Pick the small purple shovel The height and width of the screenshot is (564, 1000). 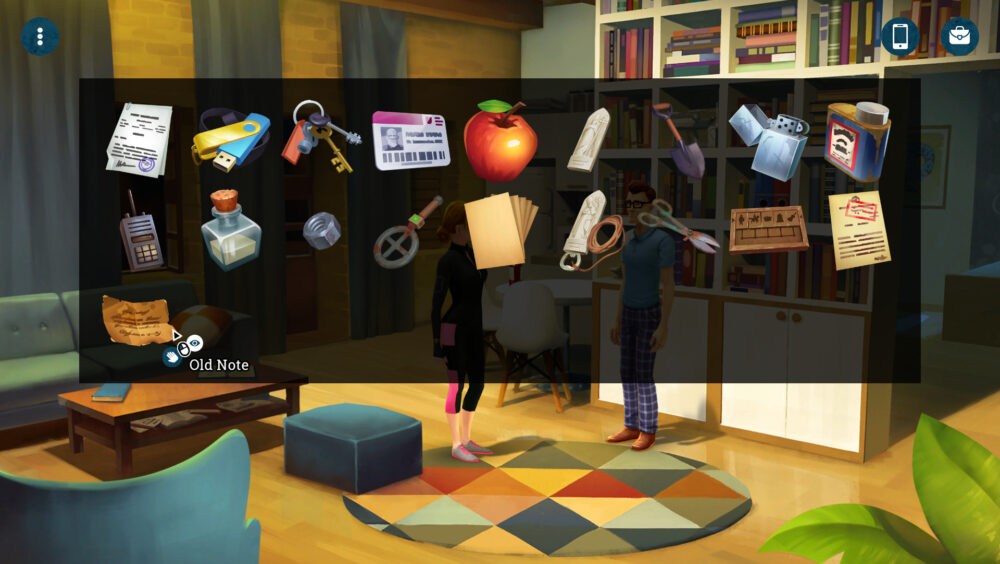(681, 141)
